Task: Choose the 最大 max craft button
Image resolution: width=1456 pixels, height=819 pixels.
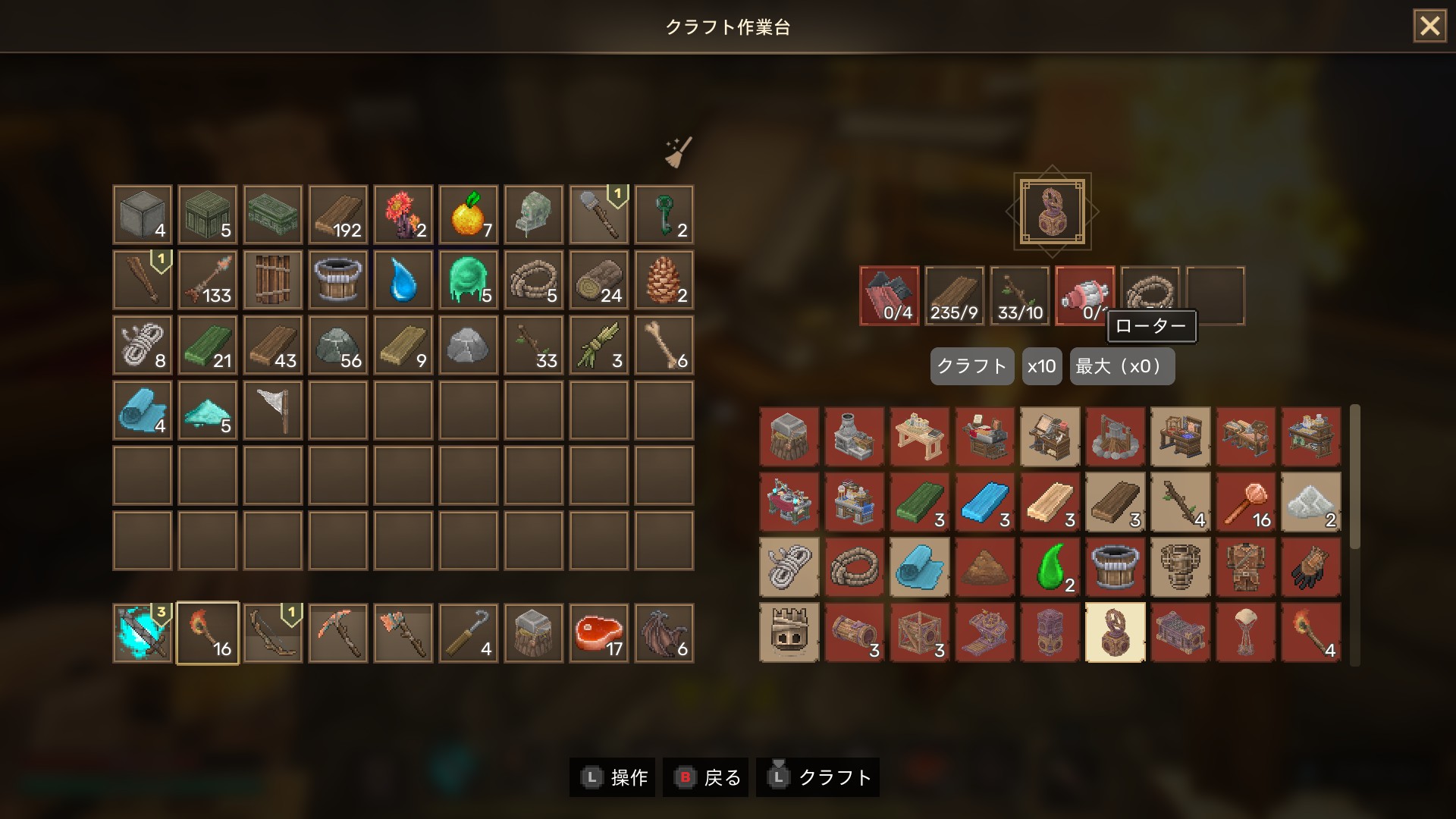Action: [1122, 366]
